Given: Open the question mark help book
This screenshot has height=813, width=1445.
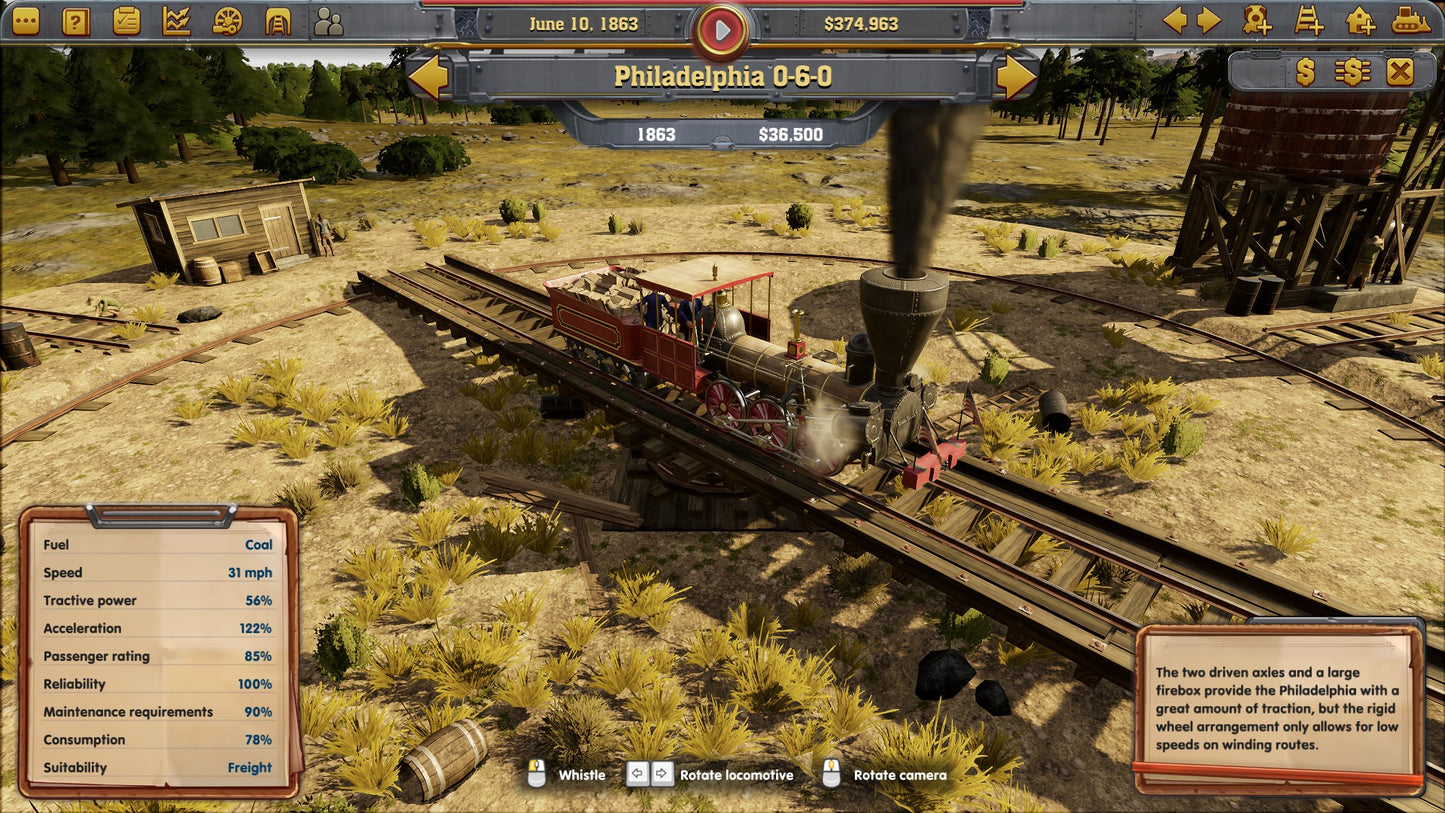Looking at the screenshot, I should pos(76,20).
